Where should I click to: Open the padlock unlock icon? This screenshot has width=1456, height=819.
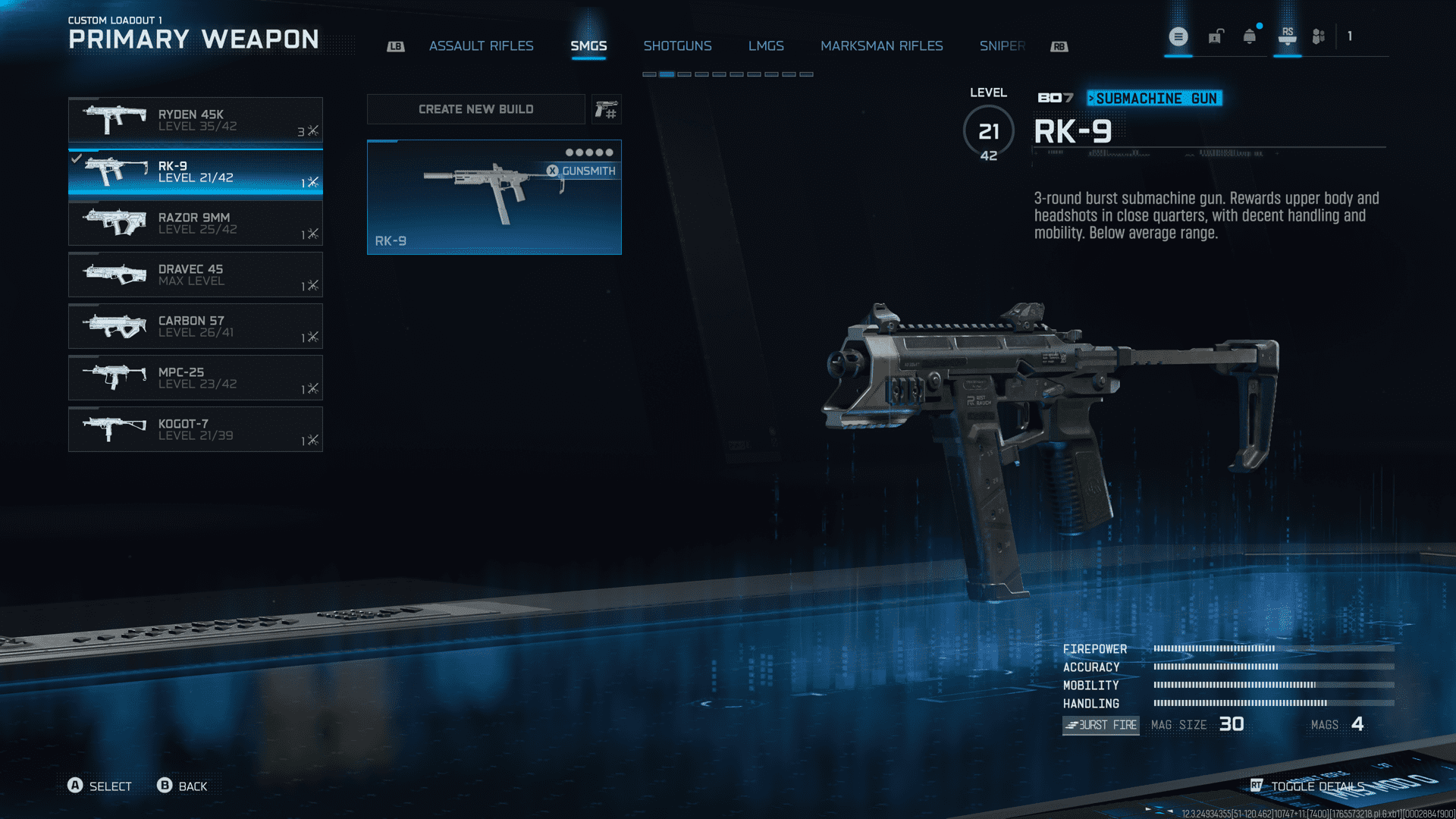click(x=1216, y=36)
